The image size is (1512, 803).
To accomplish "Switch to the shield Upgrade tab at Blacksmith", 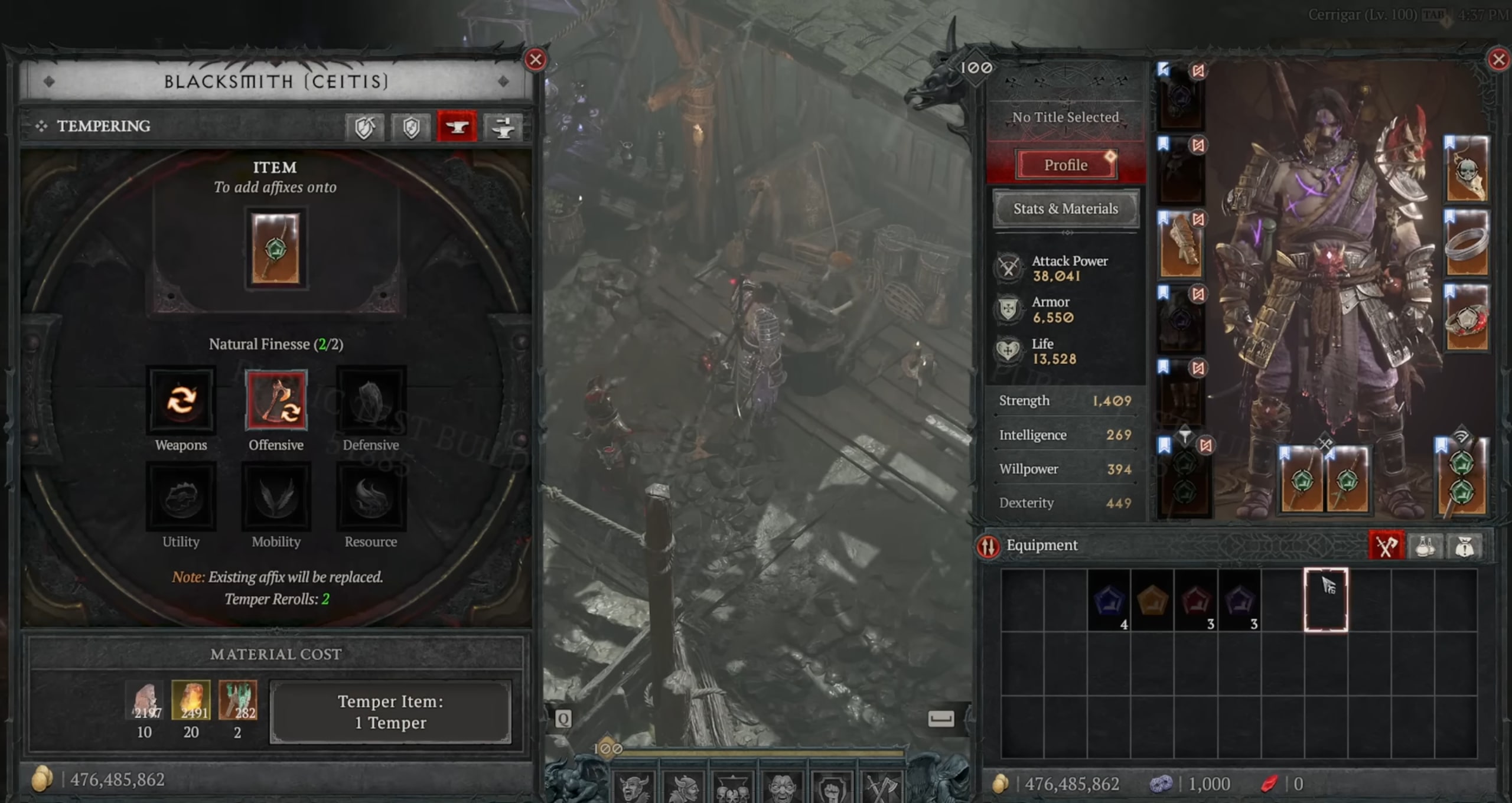I will (364, 126).
